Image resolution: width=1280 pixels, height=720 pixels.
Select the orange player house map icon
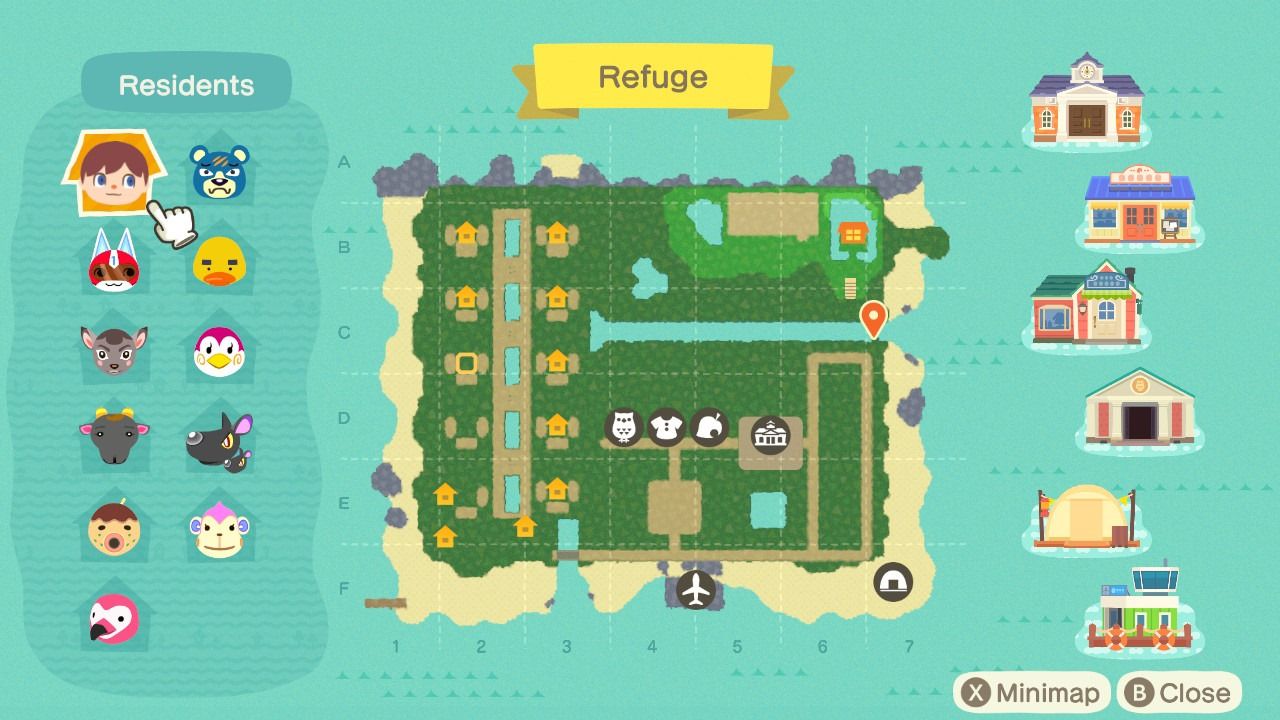[x=852, y=234]
